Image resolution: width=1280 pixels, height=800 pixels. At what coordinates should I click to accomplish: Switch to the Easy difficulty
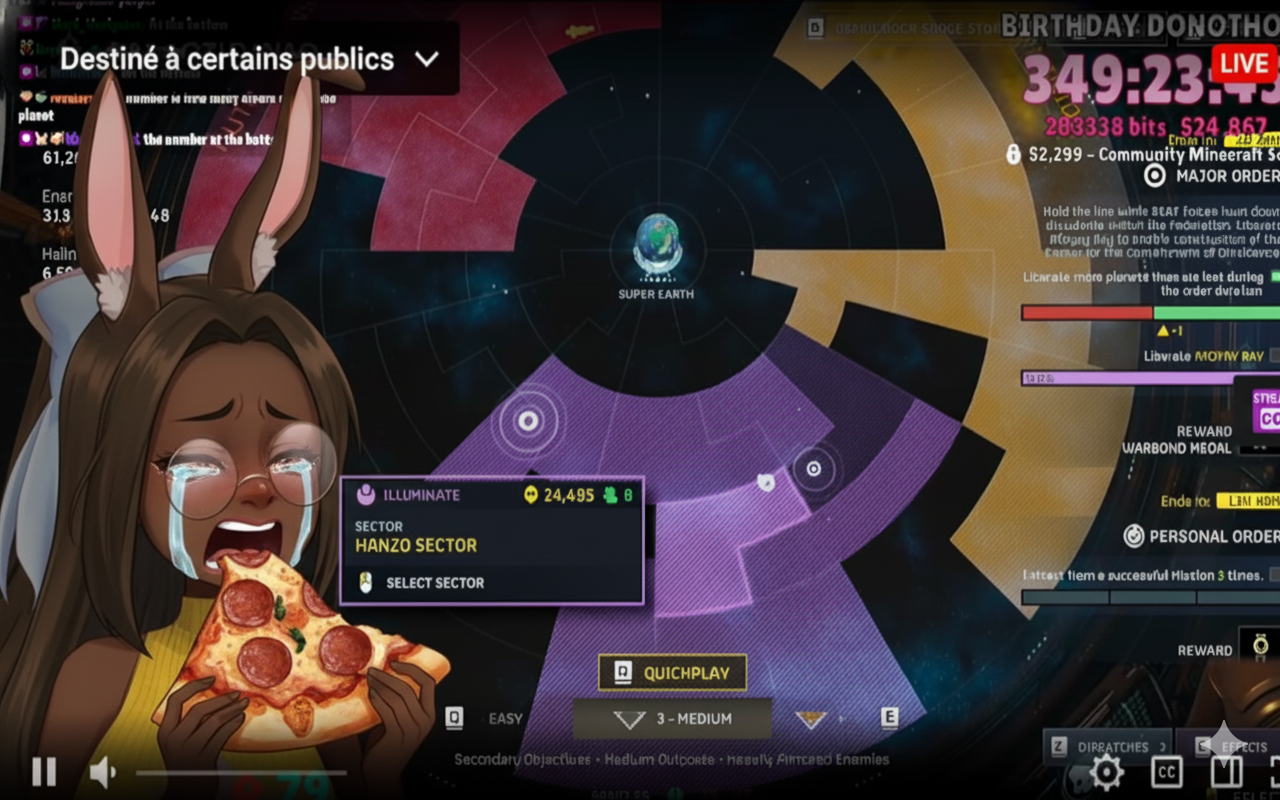click(505, 718)
